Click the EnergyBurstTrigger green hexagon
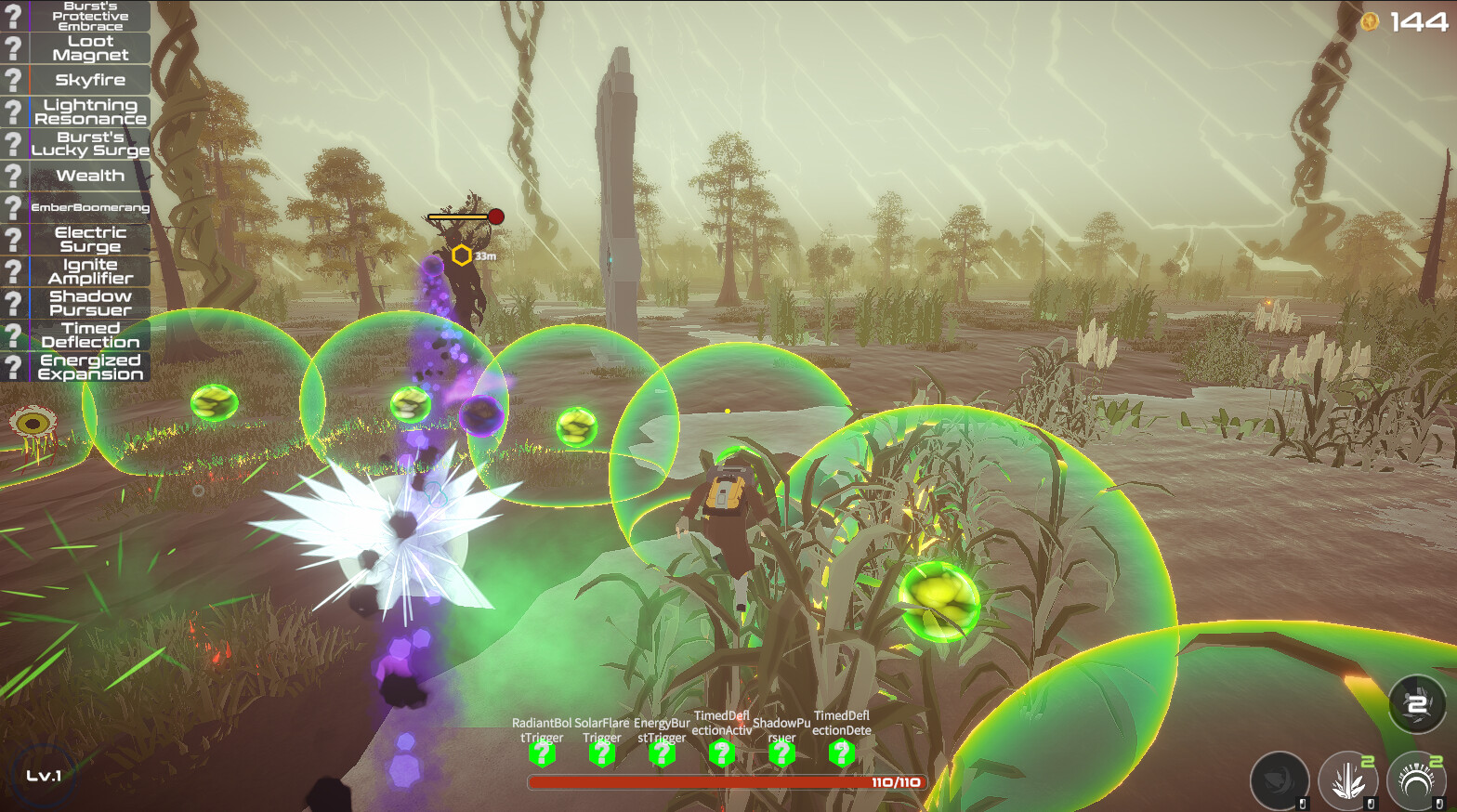1457x812 pixels. point(661,755)
